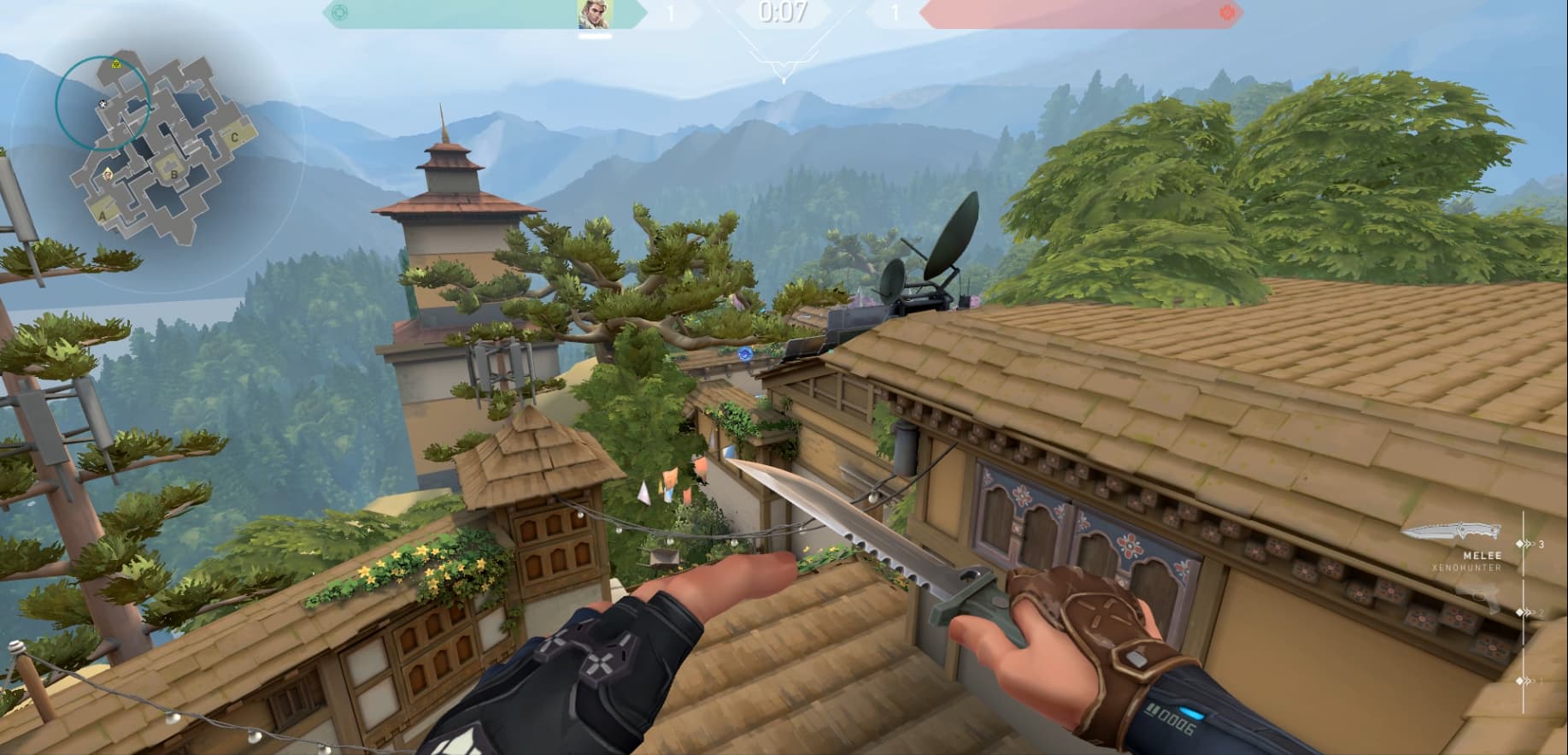
Task: Select the blond agent portrait in the top bar
Action: (595, 14)
